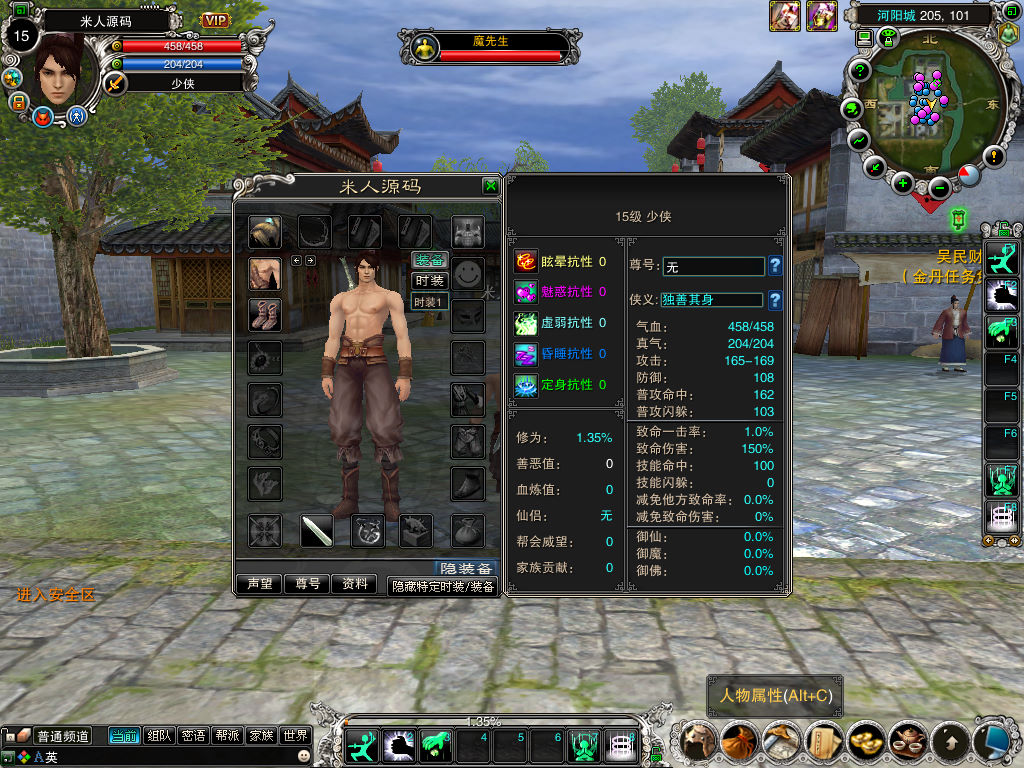Click the minimap question mark help button
The image size is (1024, 768).
(860, 70)
